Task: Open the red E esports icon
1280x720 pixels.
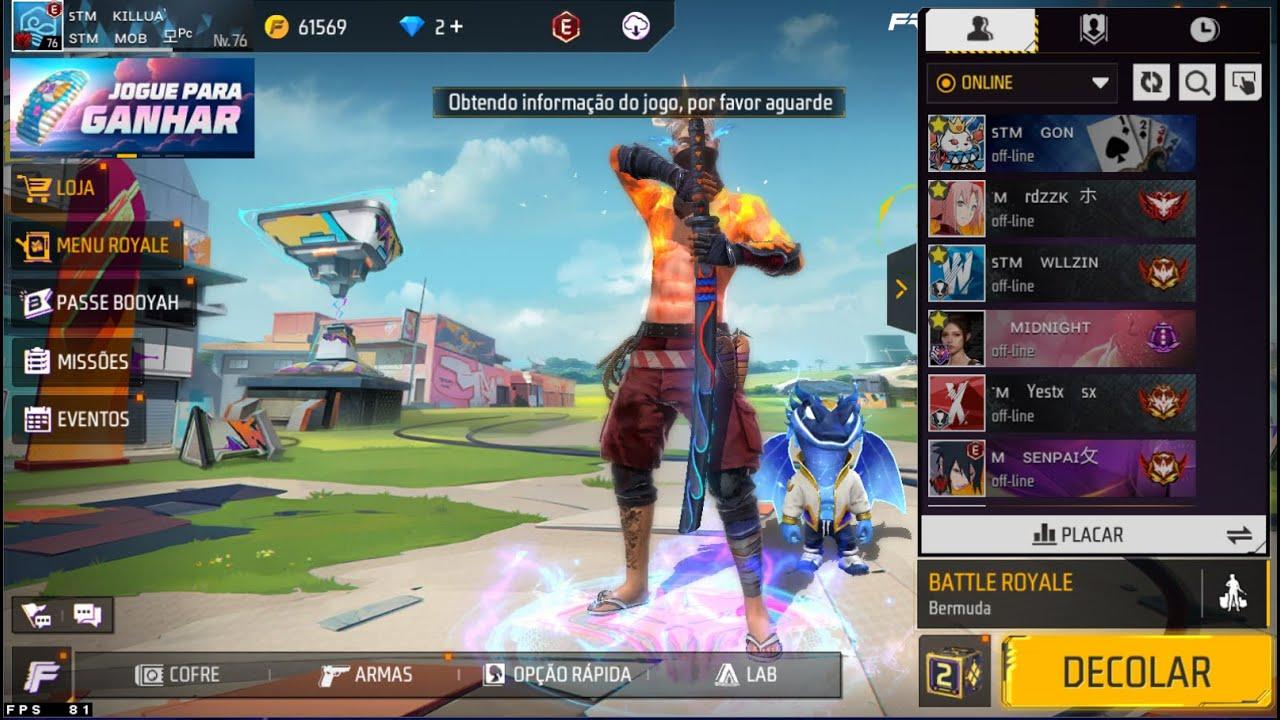Action: click(563, 28)
